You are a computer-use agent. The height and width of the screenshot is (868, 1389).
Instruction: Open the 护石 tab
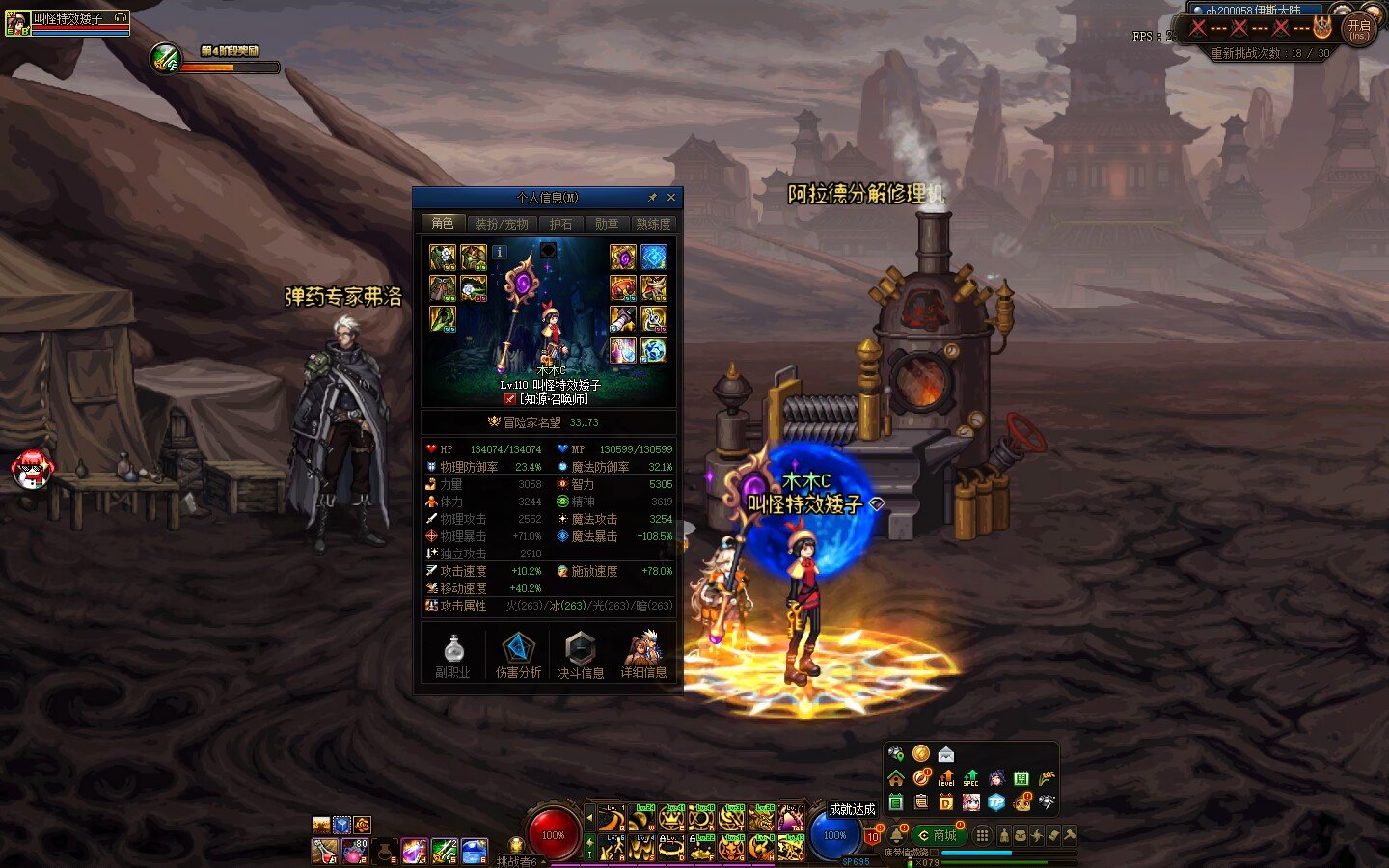coord(560,224)
